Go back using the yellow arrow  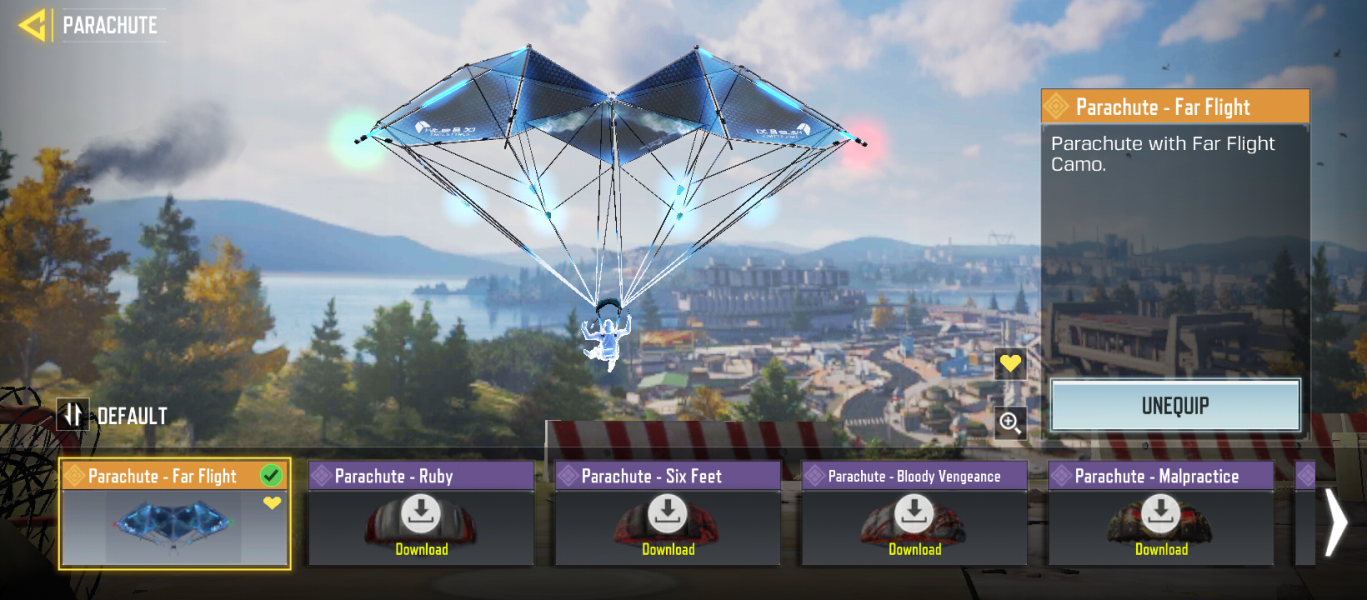(x=33, y=26)
